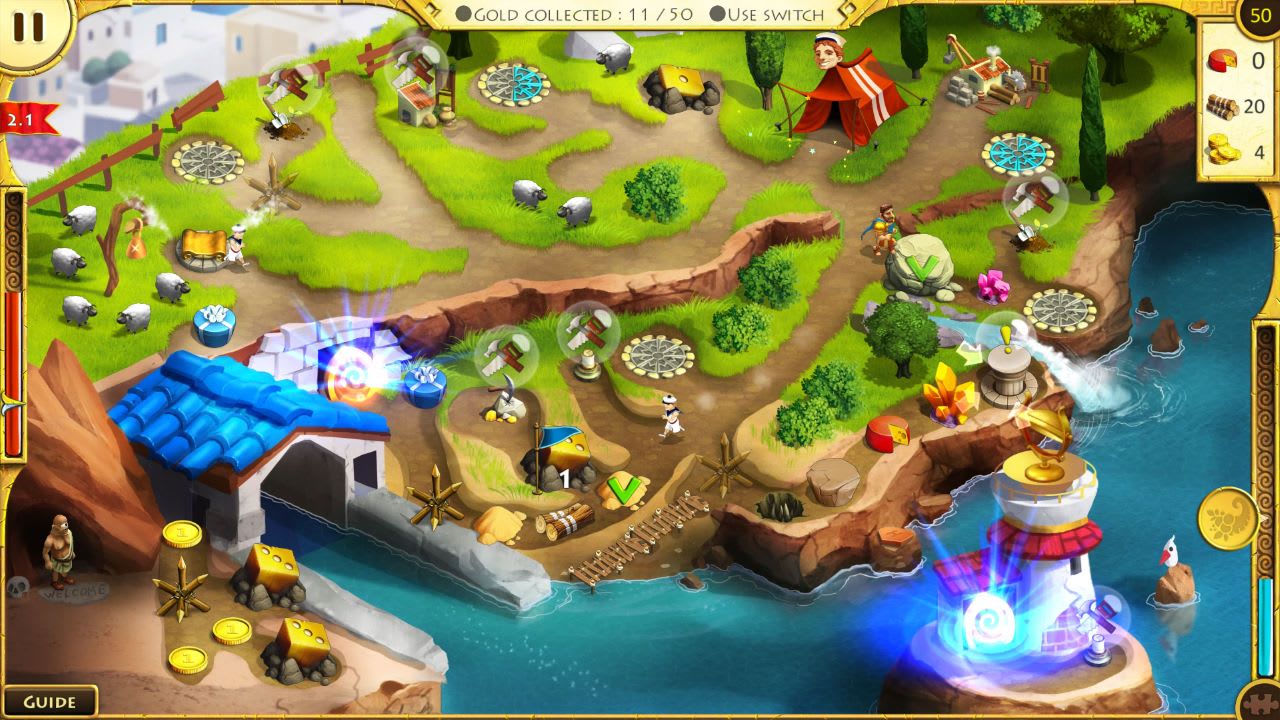Click the blue gift box near the portal
Screen dimensions: 1280x720
tap(424, 388)
